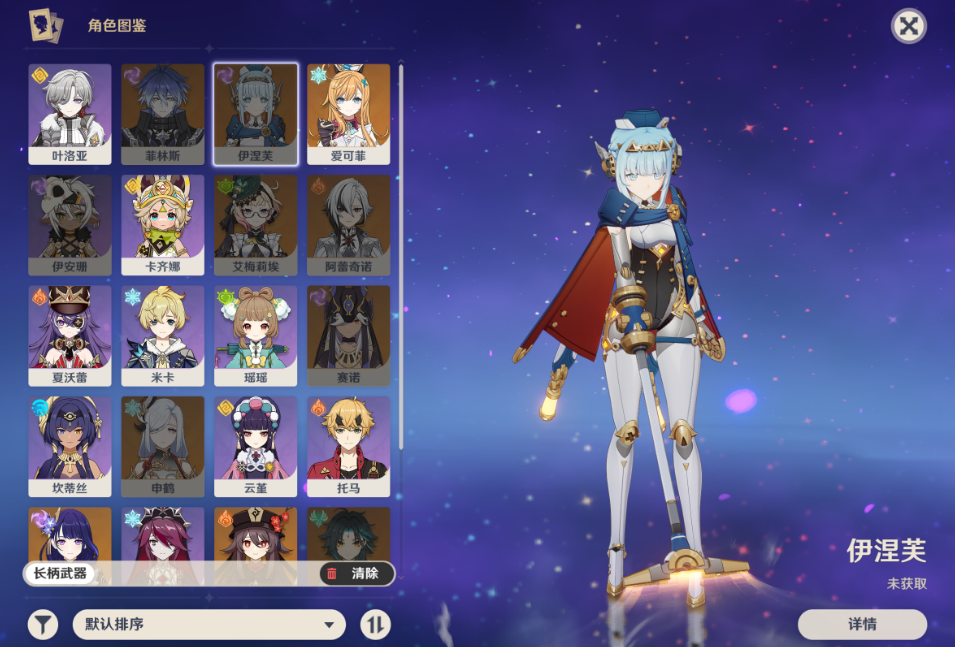Viewport: 955px width, 647px height.
Task: Pick the 夏沃蕾 character card
Action: [70, 335]
